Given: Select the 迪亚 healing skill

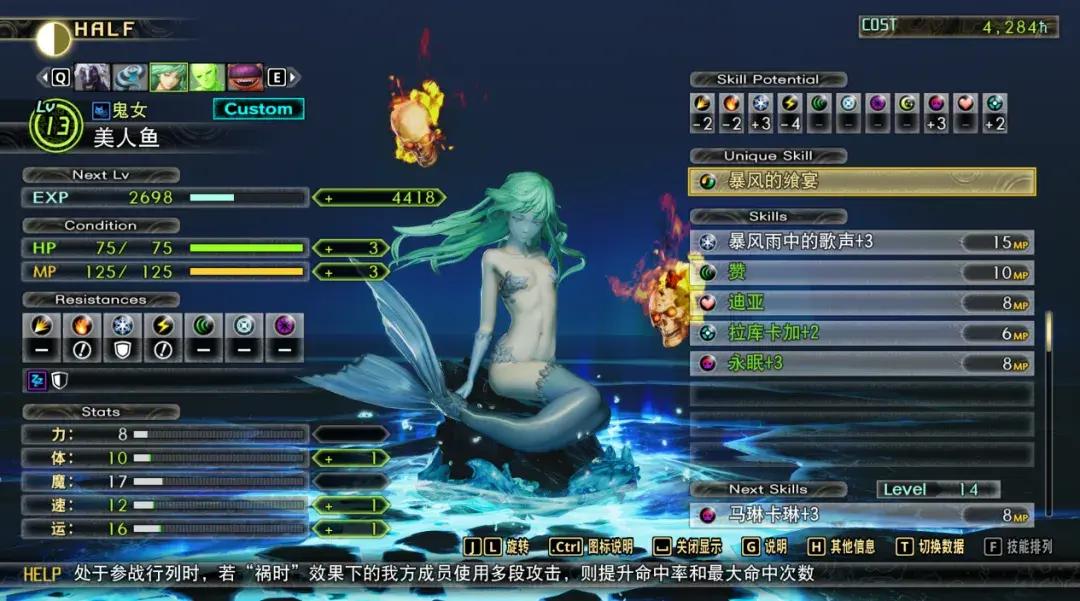Looking at the screenshot, I should pyautogui.click(x=862, y=302).
